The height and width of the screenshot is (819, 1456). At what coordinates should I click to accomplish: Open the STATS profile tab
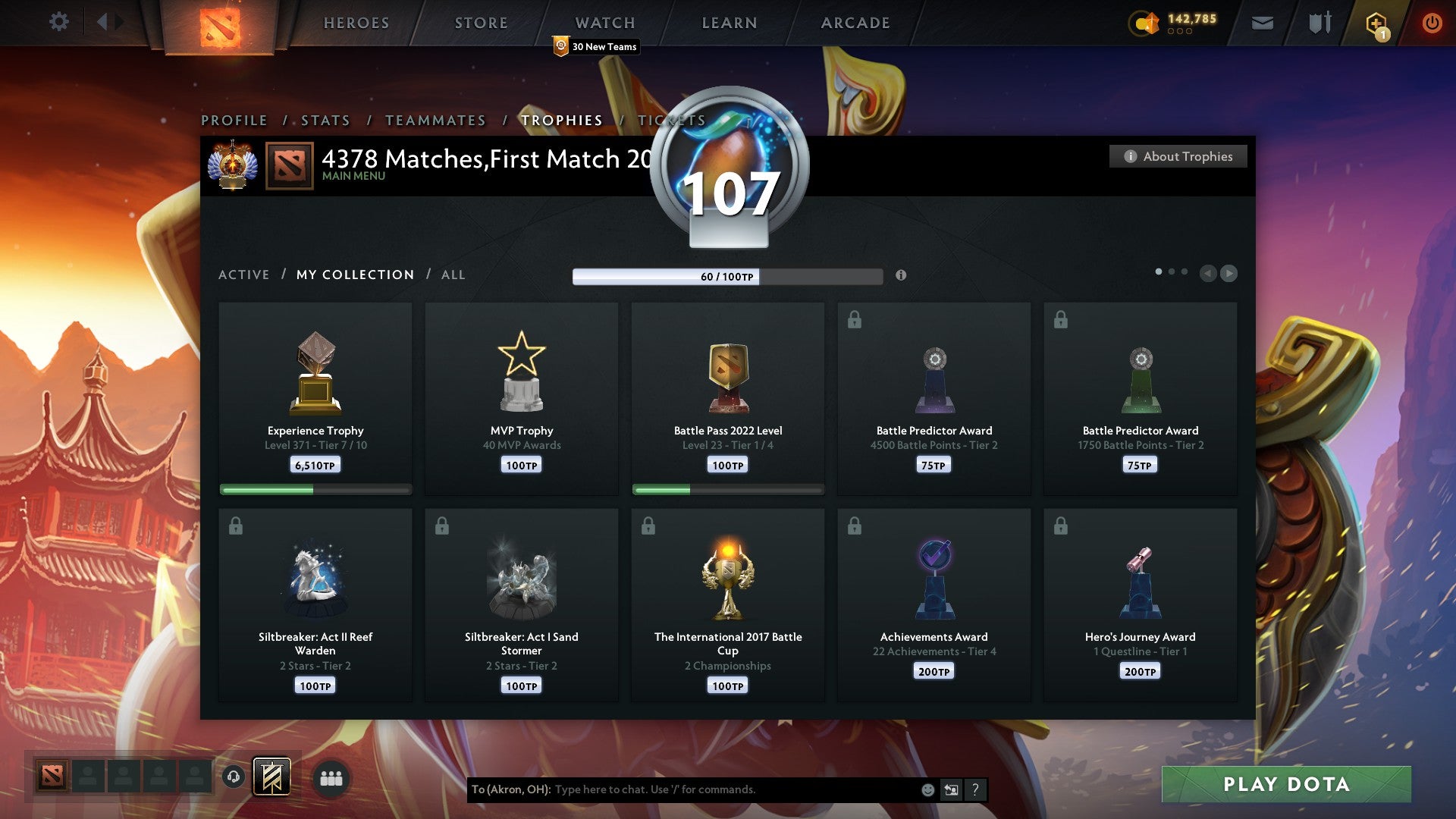[325, 120]
